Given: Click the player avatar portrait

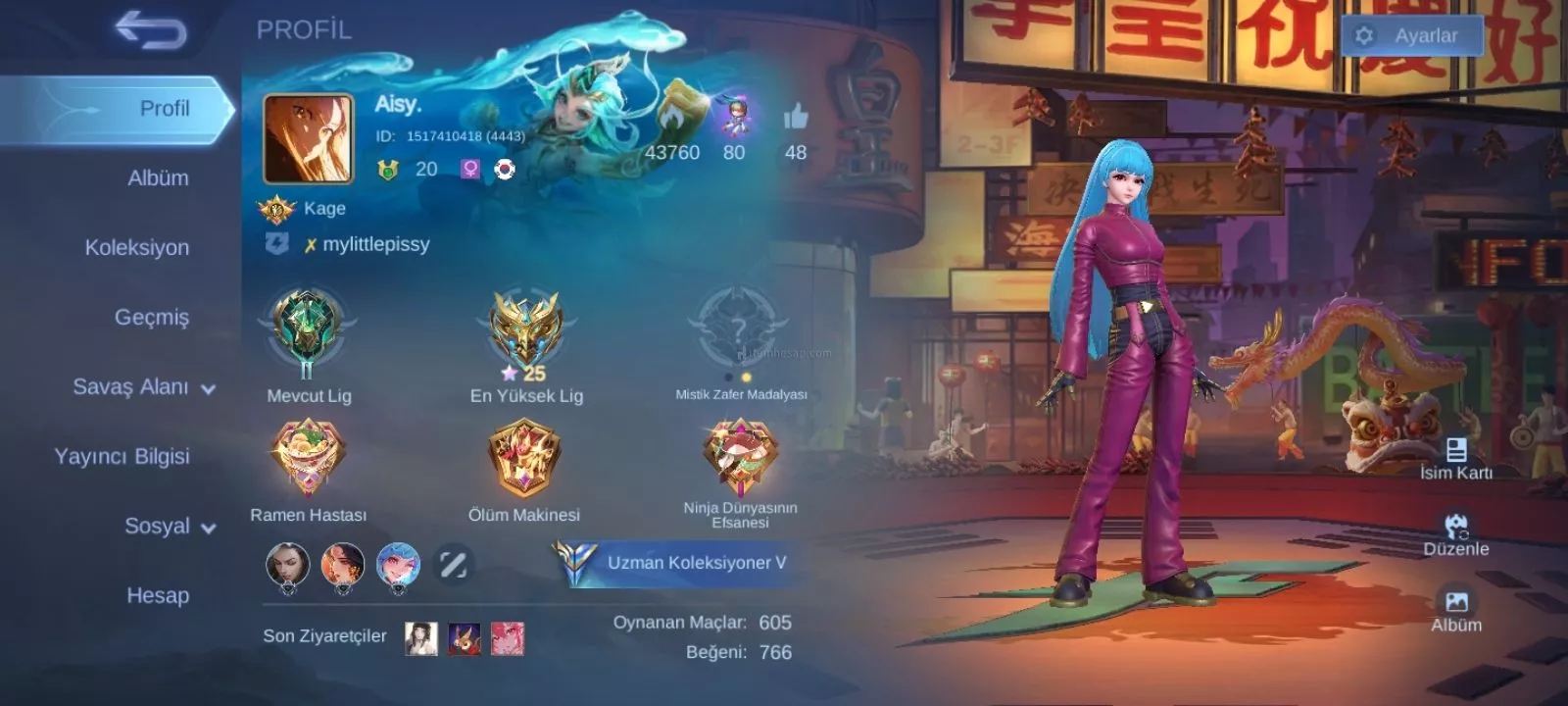Looking at the screenshot, I should pos(309,138).
